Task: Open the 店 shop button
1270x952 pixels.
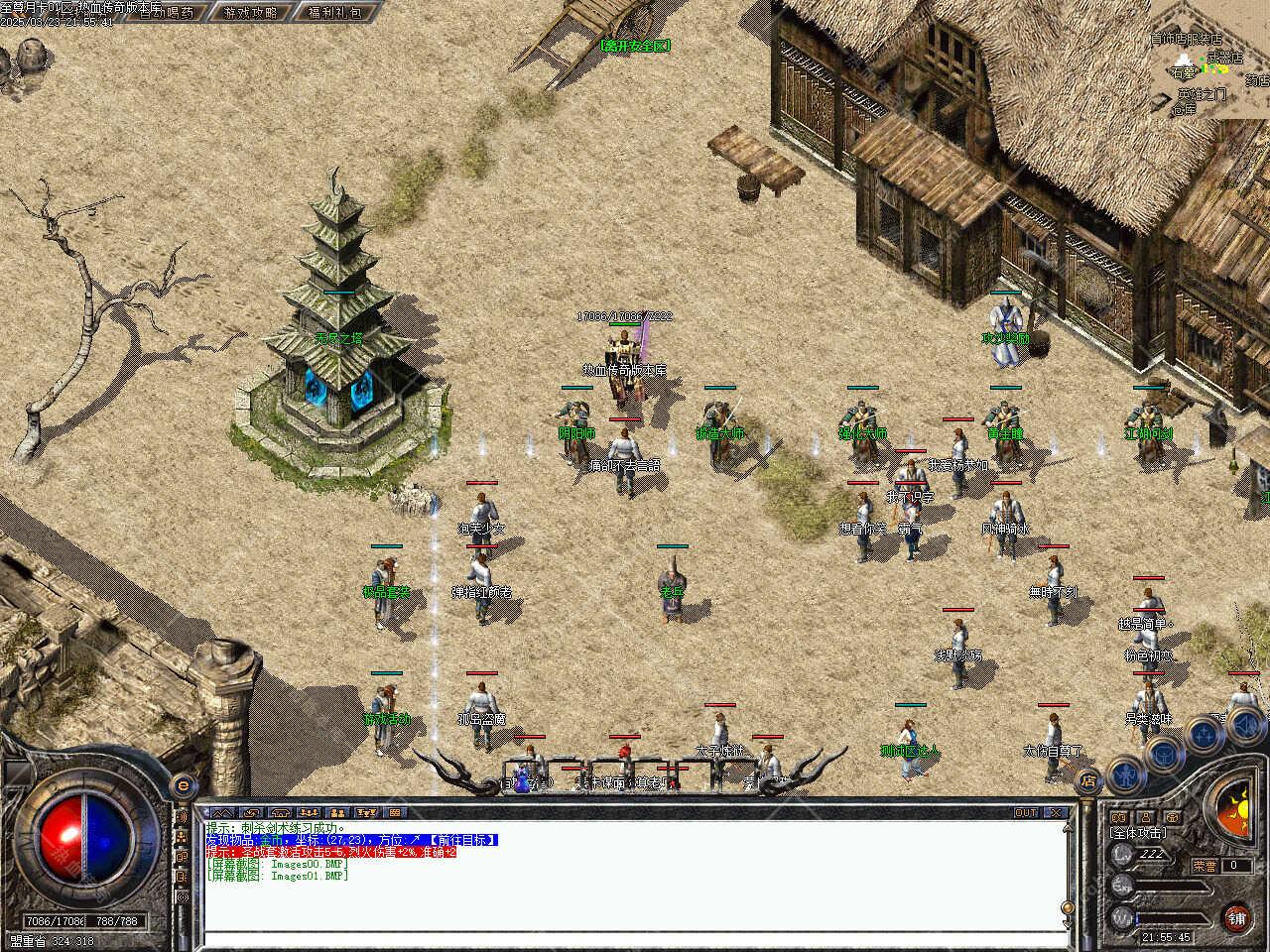Action: (1088, 780)
